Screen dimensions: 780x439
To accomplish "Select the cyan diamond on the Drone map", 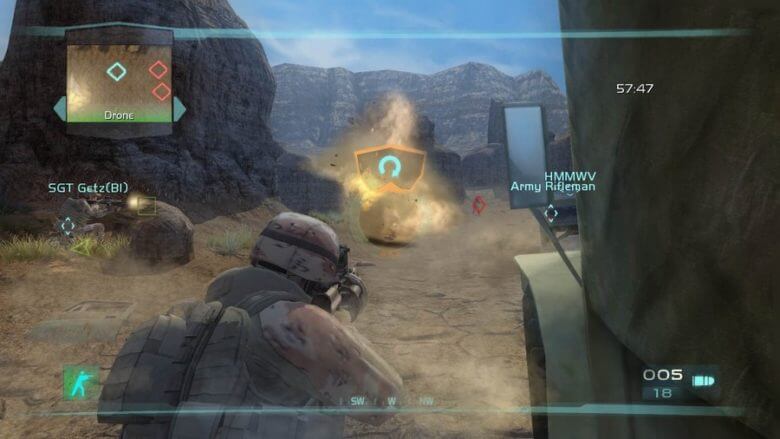I will coord(117,71).
